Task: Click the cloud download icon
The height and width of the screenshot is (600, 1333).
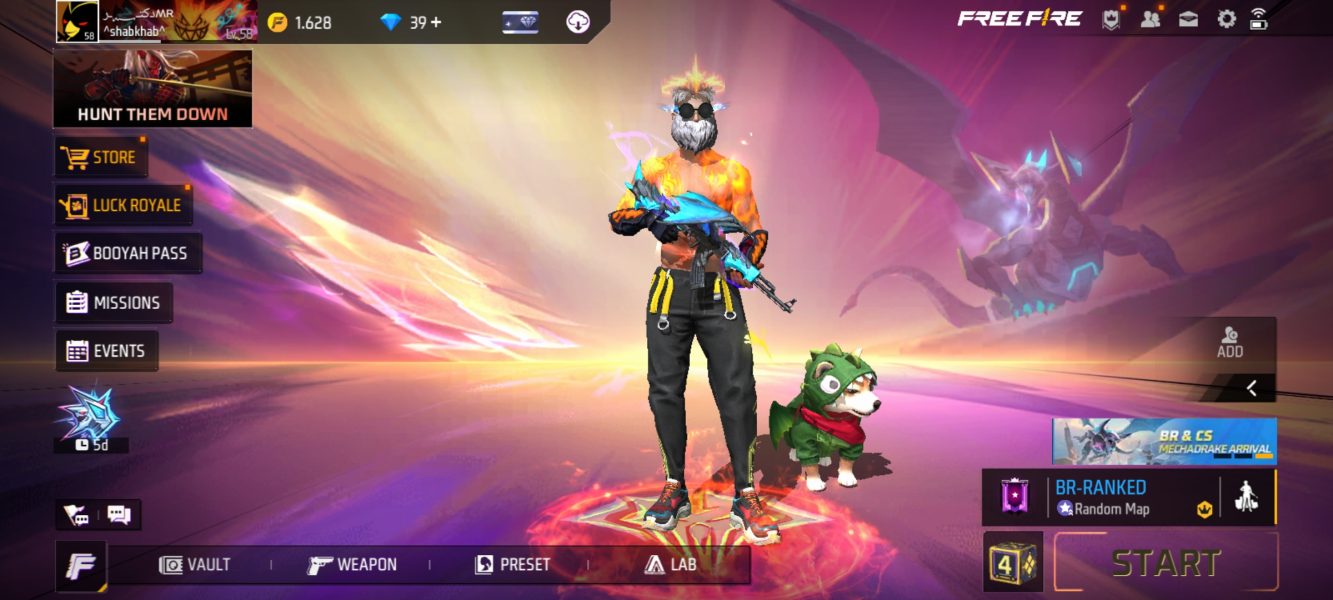Action: [578, 22]
